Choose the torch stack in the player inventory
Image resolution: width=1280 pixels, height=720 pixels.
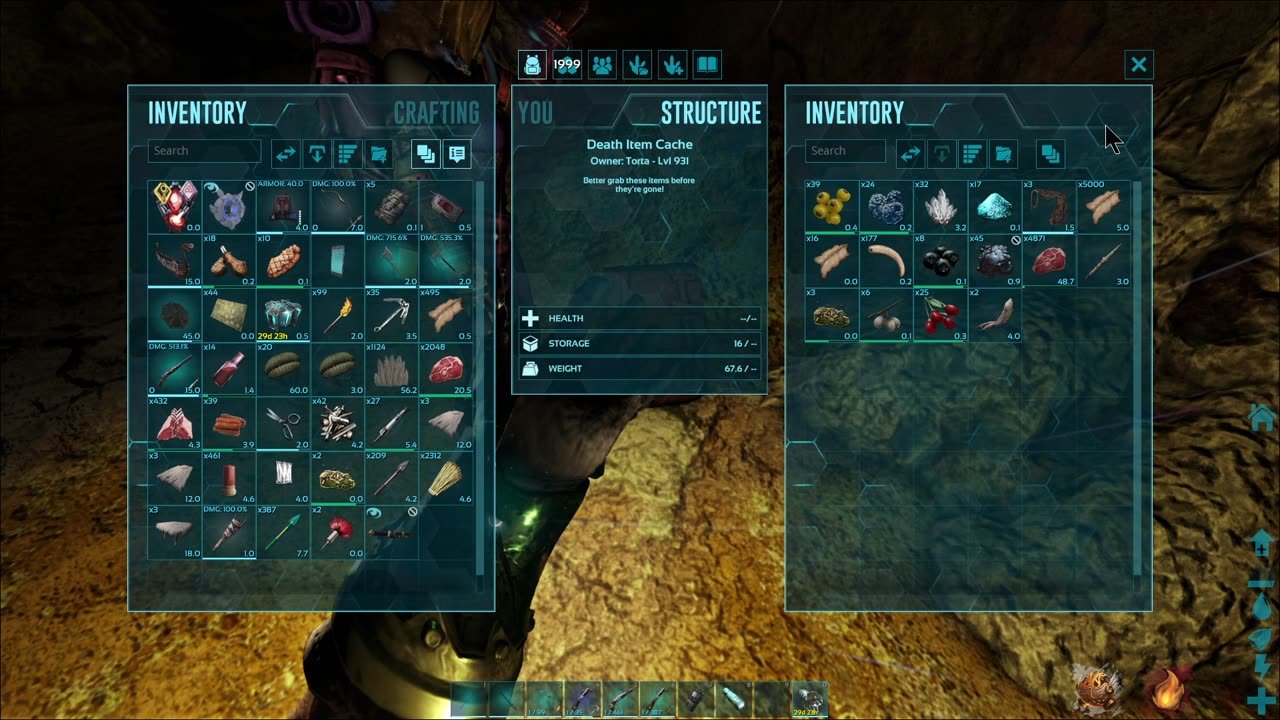coord(337,315)
